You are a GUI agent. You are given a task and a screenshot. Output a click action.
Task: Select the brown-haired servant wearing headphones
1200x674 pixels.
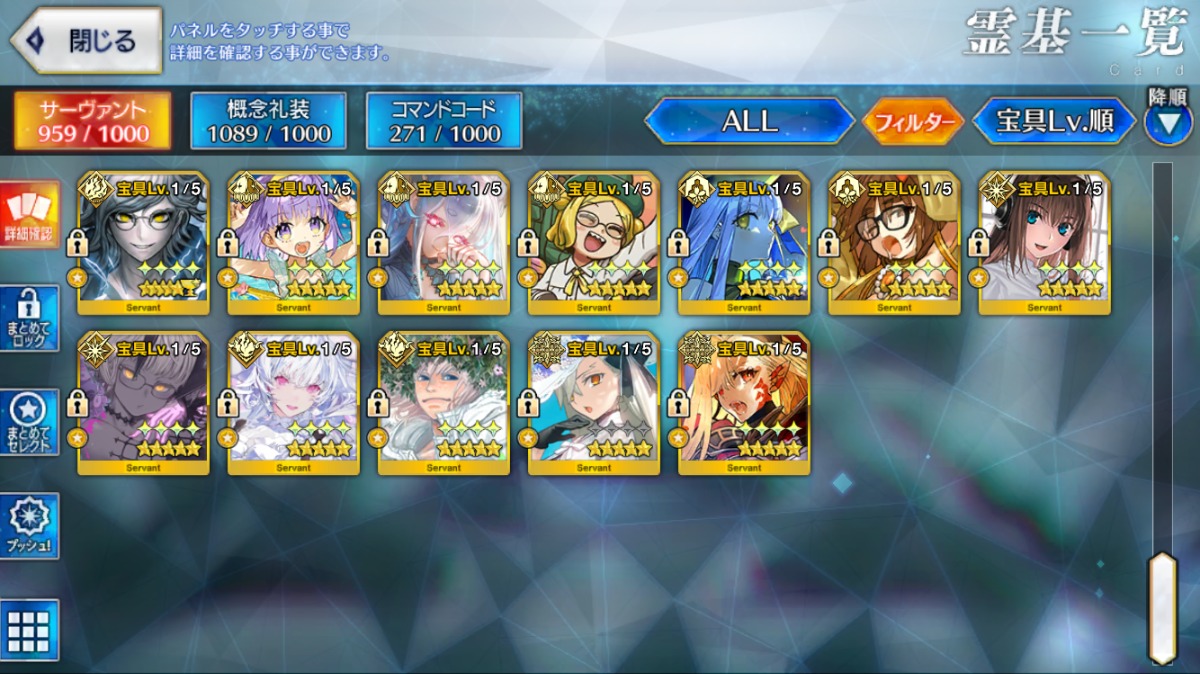pos(1043,243)
